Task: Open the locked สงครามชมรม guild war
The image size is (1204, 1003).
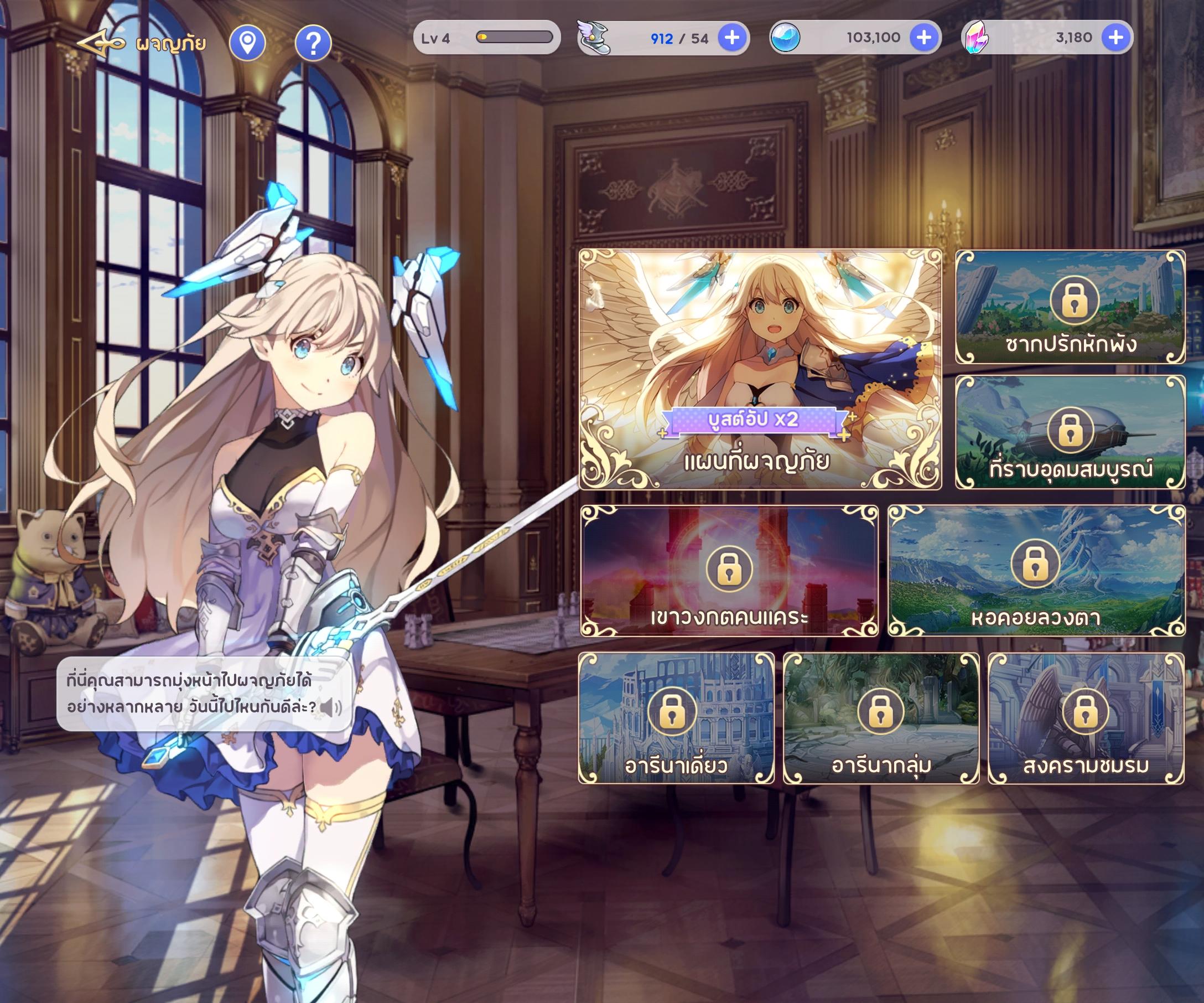Action: click(x=1086, y=718)
